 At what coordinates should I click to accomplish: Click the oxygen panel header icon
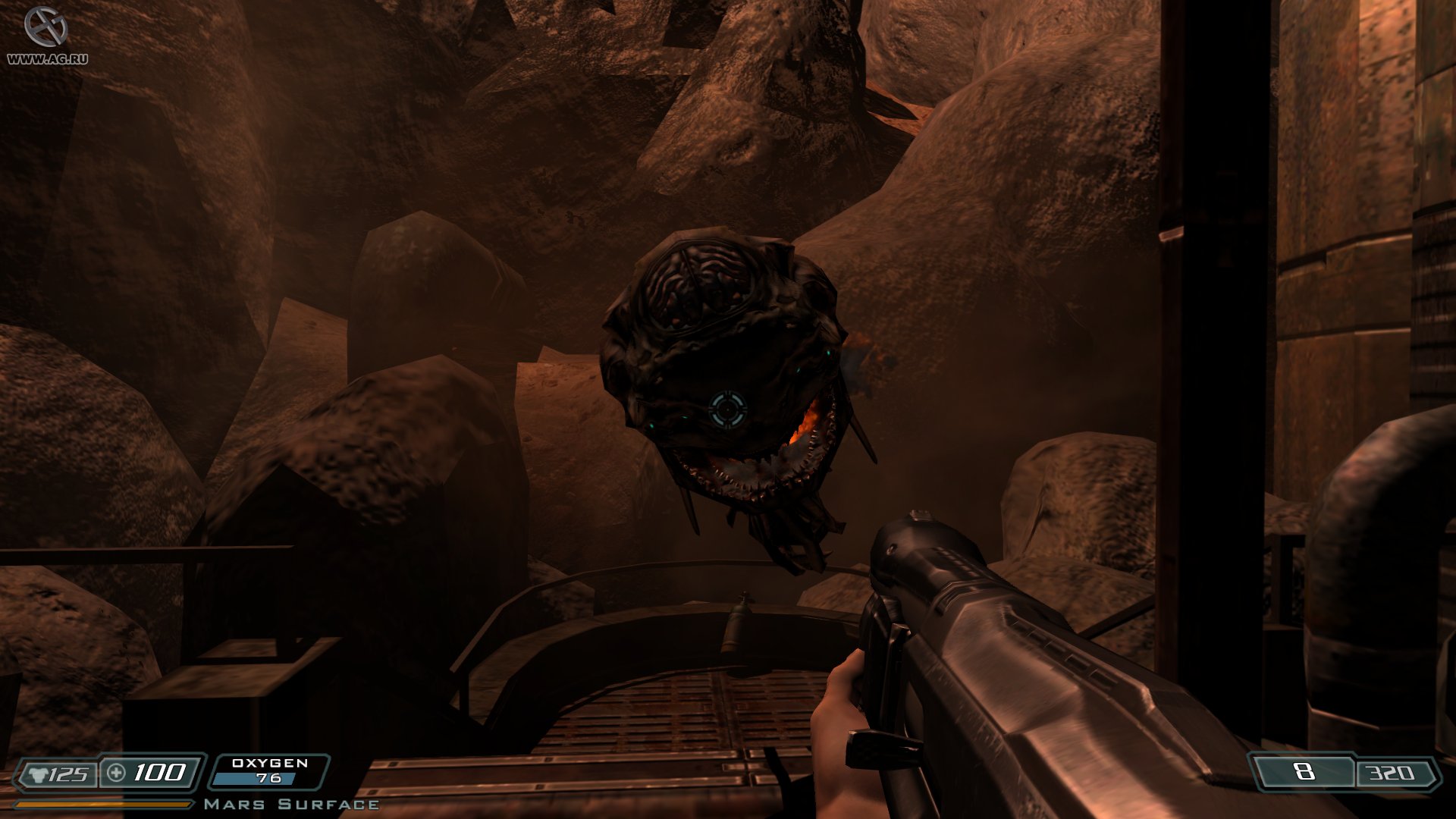(x=268, y=764)
